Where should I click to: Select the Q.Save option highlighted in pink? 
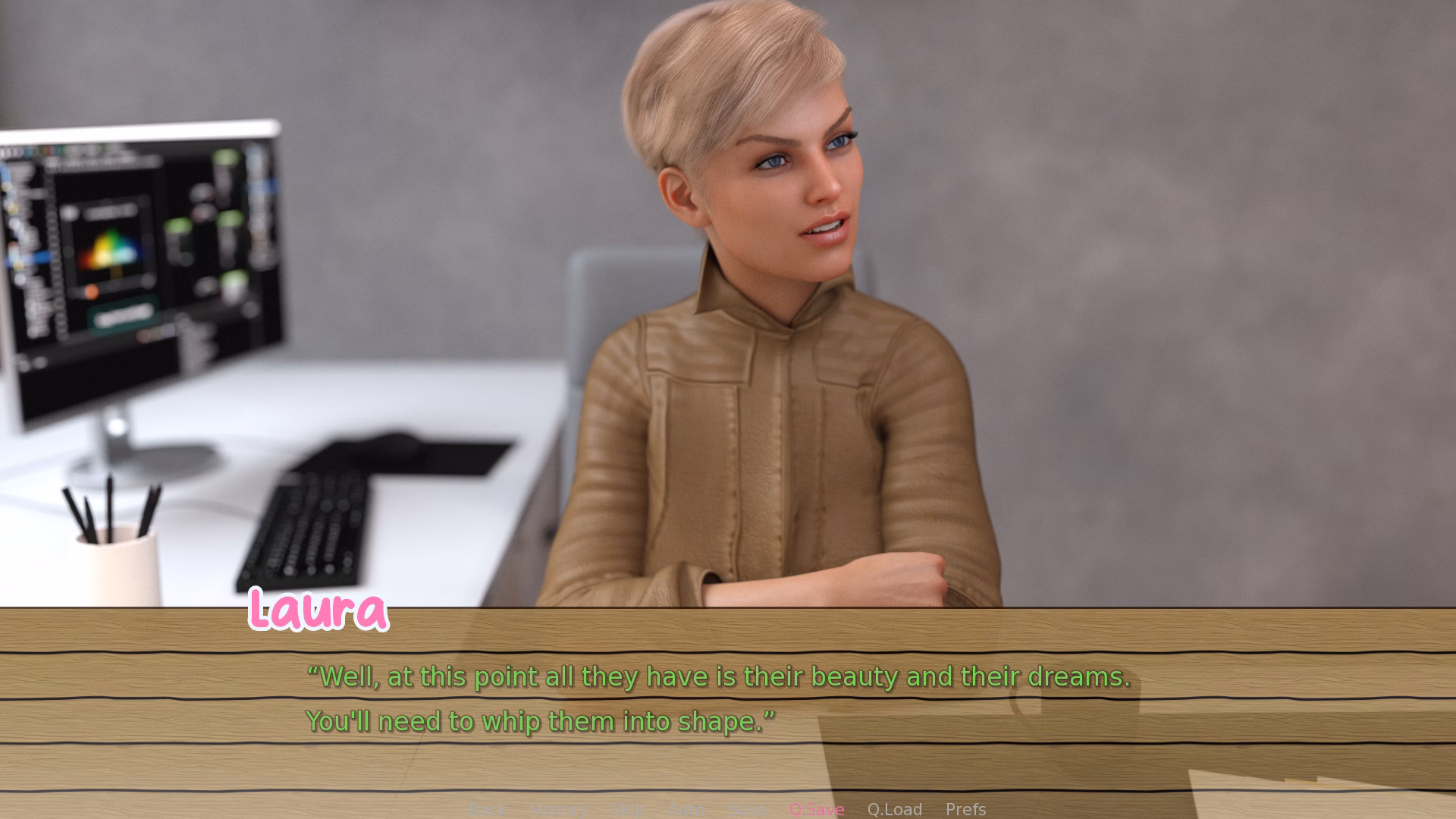[817, 809]
